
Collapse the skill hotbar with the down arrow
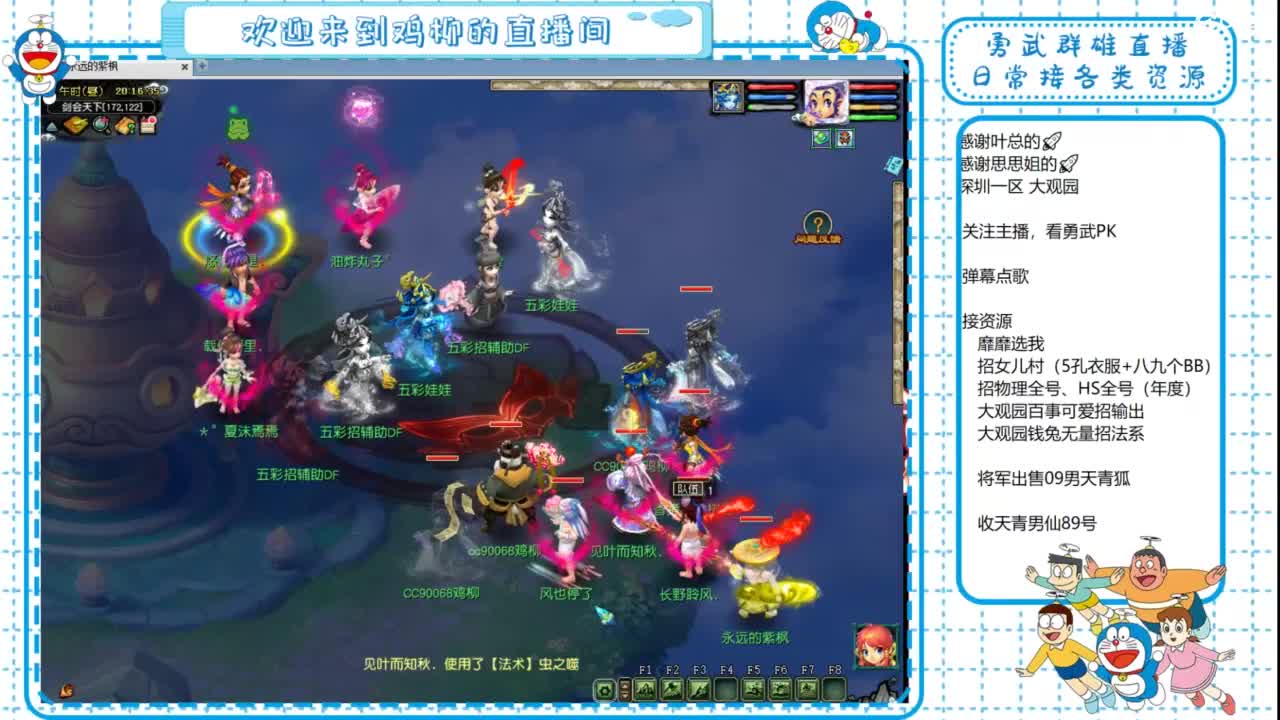click(624, 695)
